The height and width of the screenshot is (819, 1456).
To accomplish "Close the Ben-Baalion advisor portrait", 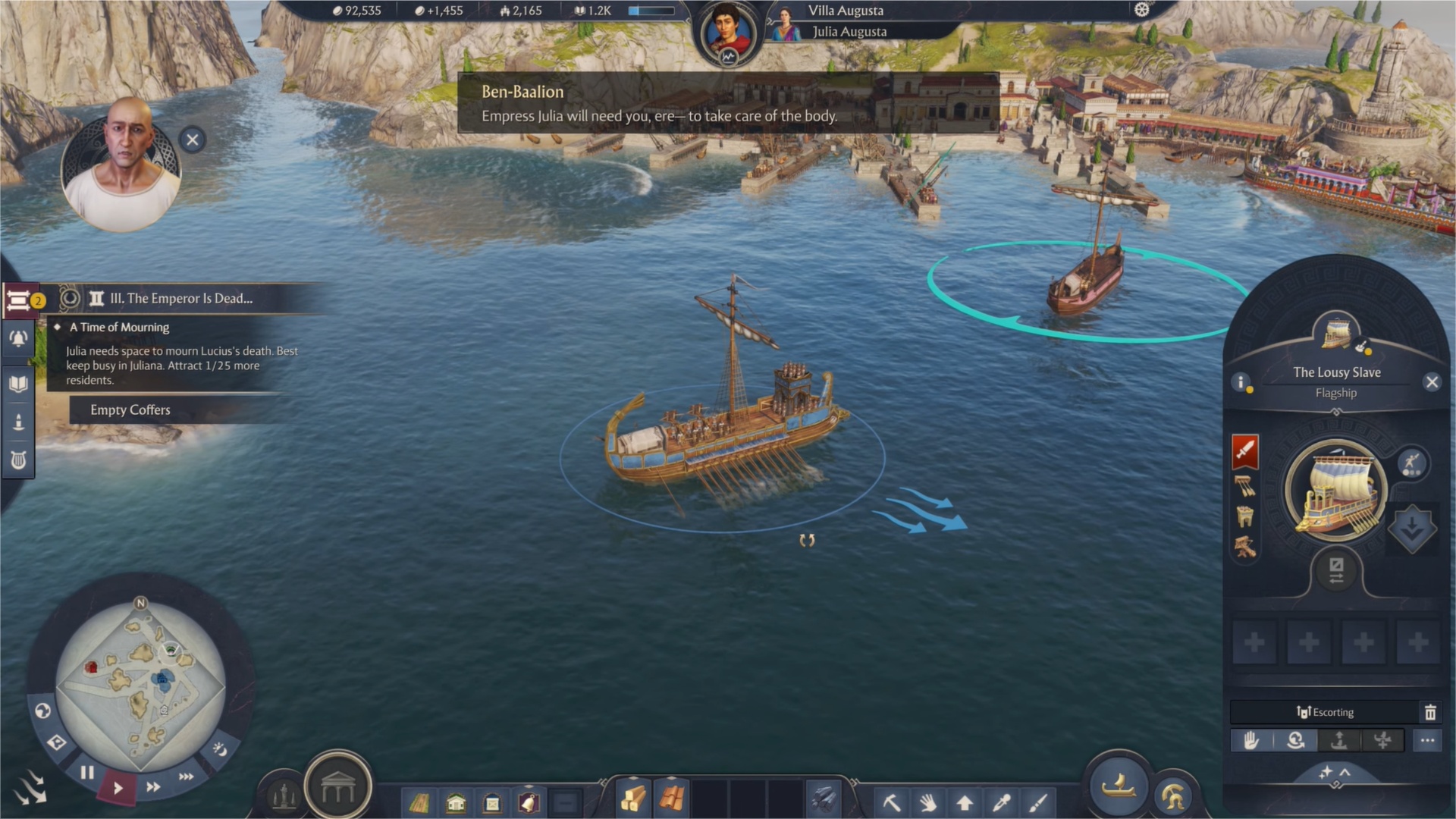I will click(193, 140).
